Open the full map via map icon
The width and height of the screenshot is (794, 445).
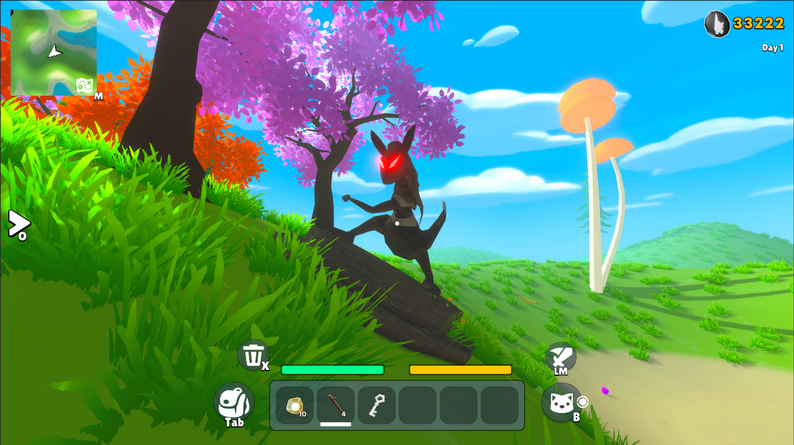[85, 86]
